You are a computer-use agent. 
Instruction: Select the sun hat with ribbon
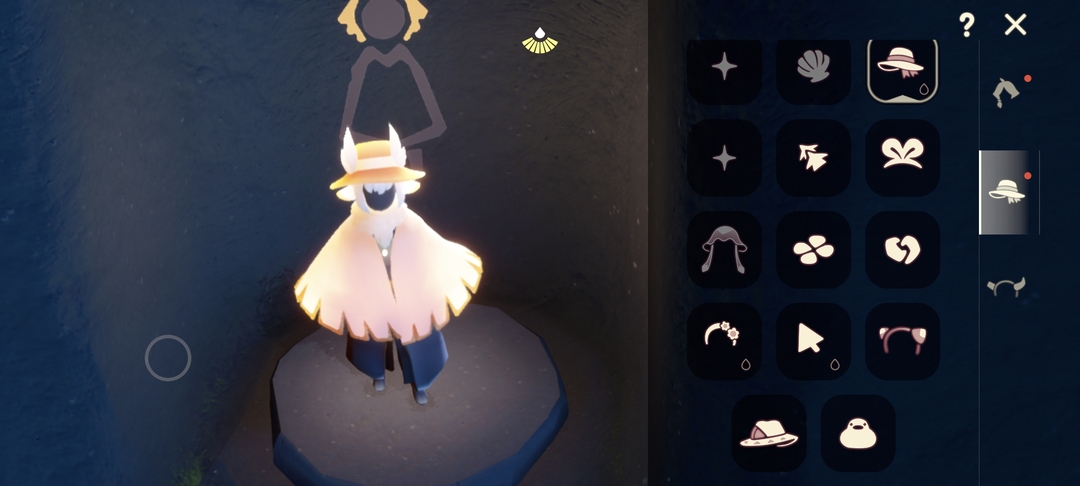(x=902, y=68)
